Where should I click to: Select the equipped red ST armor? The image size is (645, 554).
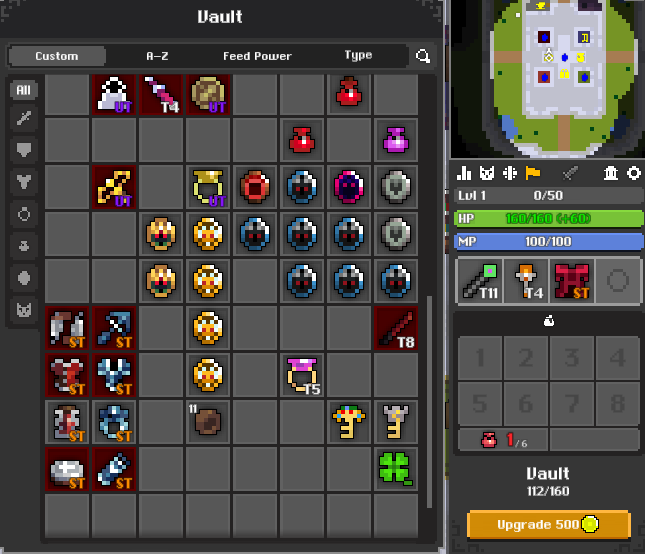(571, 281)
